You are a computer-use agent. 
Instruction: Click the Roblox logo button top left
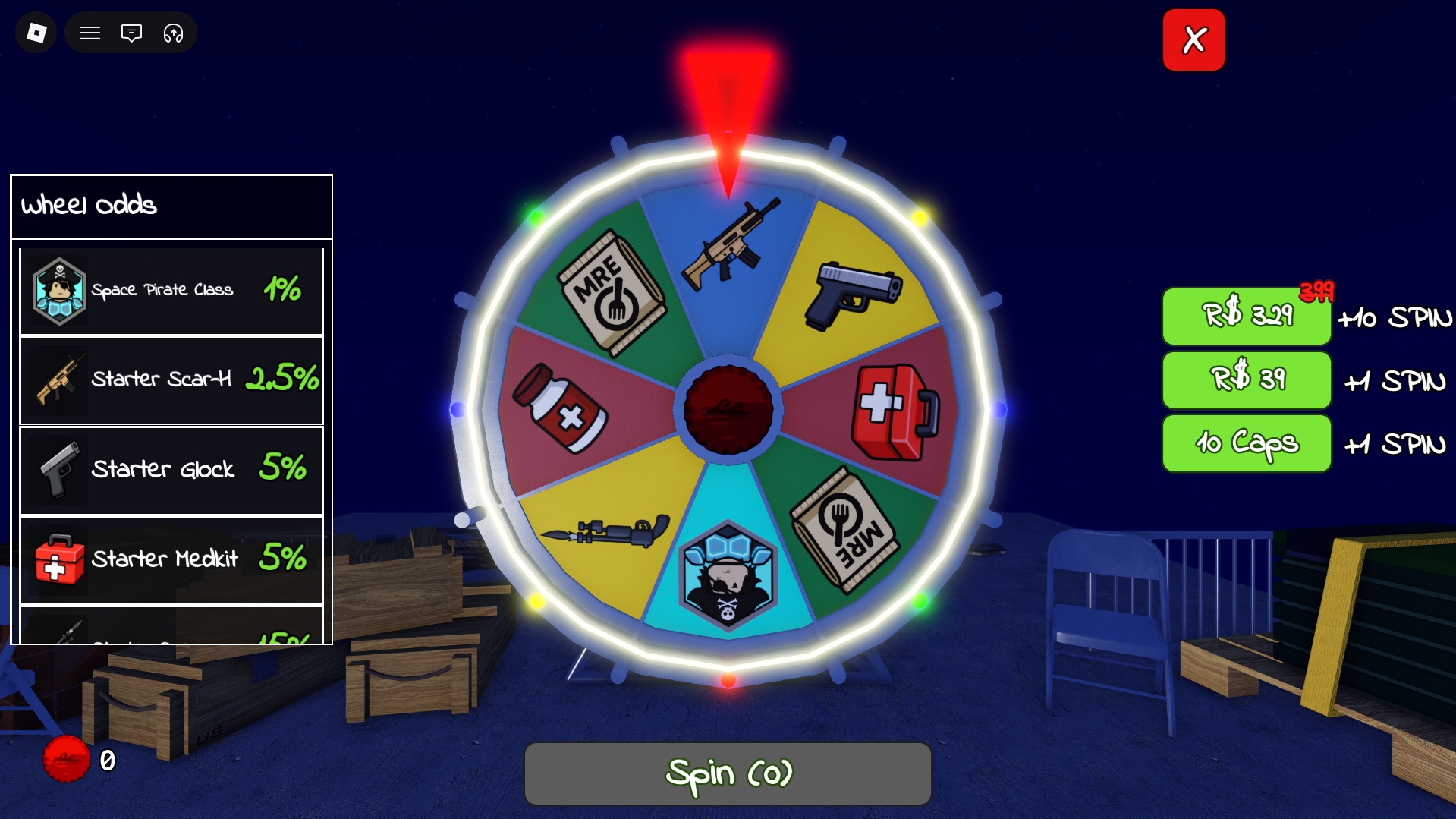click(35, 33)
